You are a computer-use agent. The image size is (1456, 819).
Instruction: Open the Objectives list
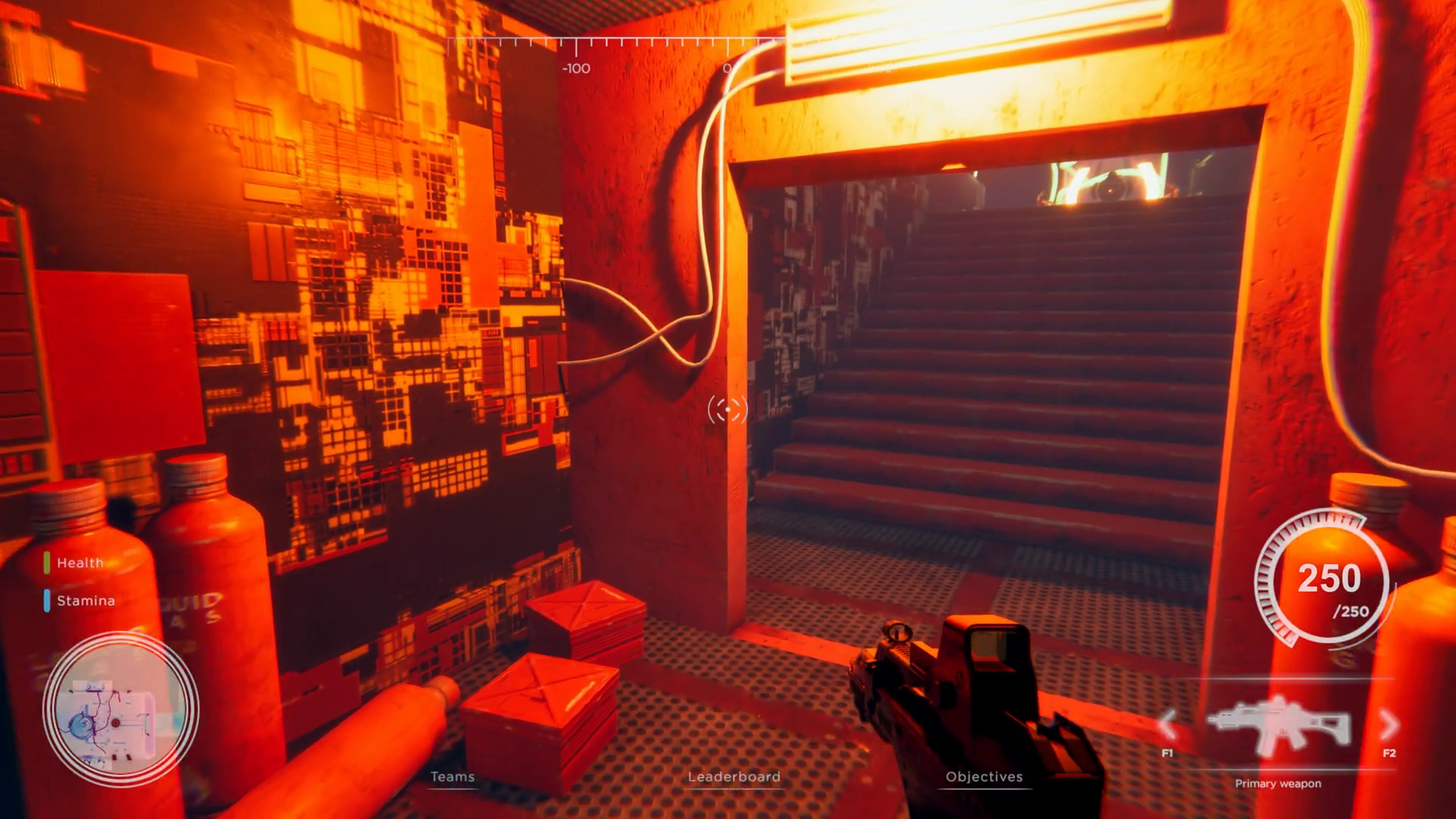[x=984, y=777]
